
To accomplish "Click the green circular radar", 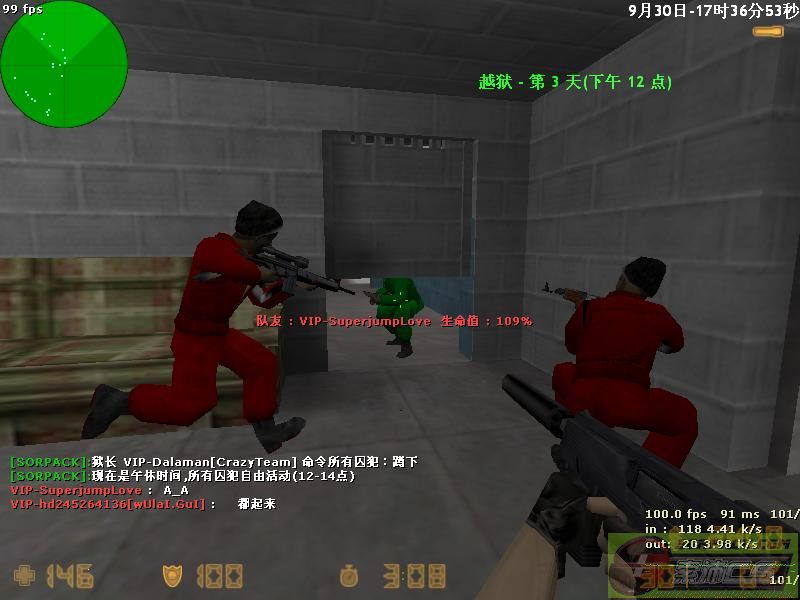I will point(64,64).
